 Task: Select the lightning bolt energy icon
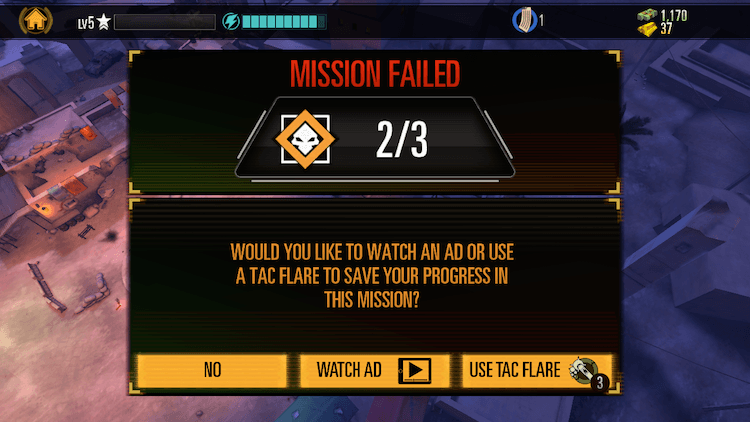coord(231,21)
